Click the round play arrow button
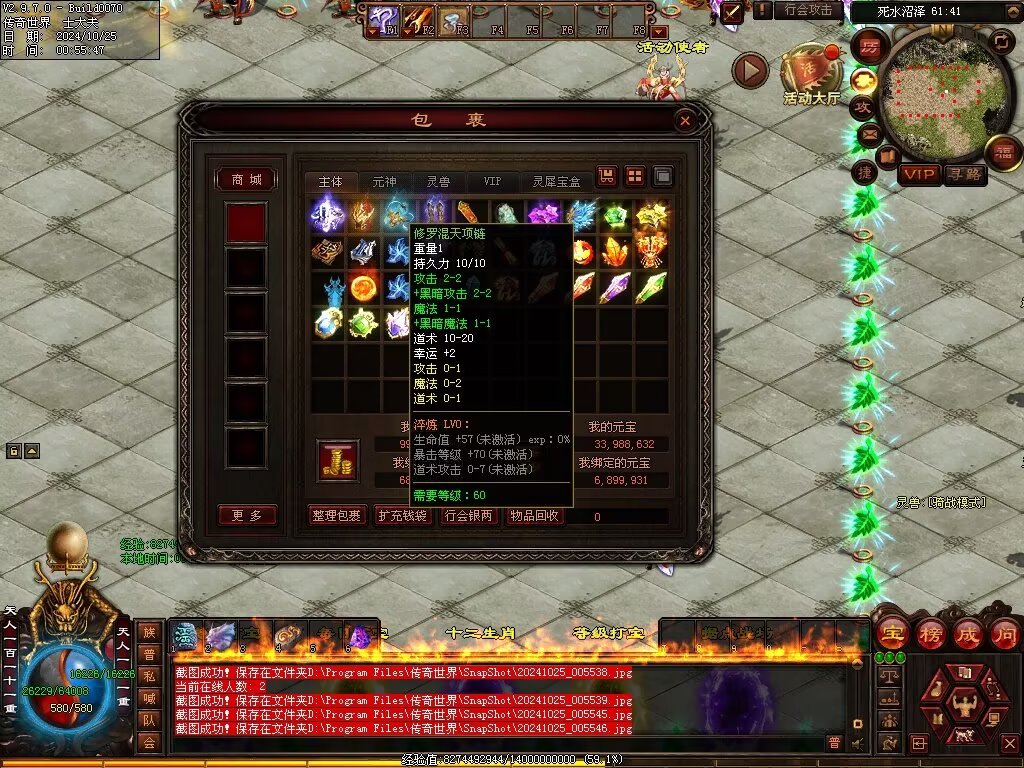The image size is (1024, 768). [x=750, y=70]
